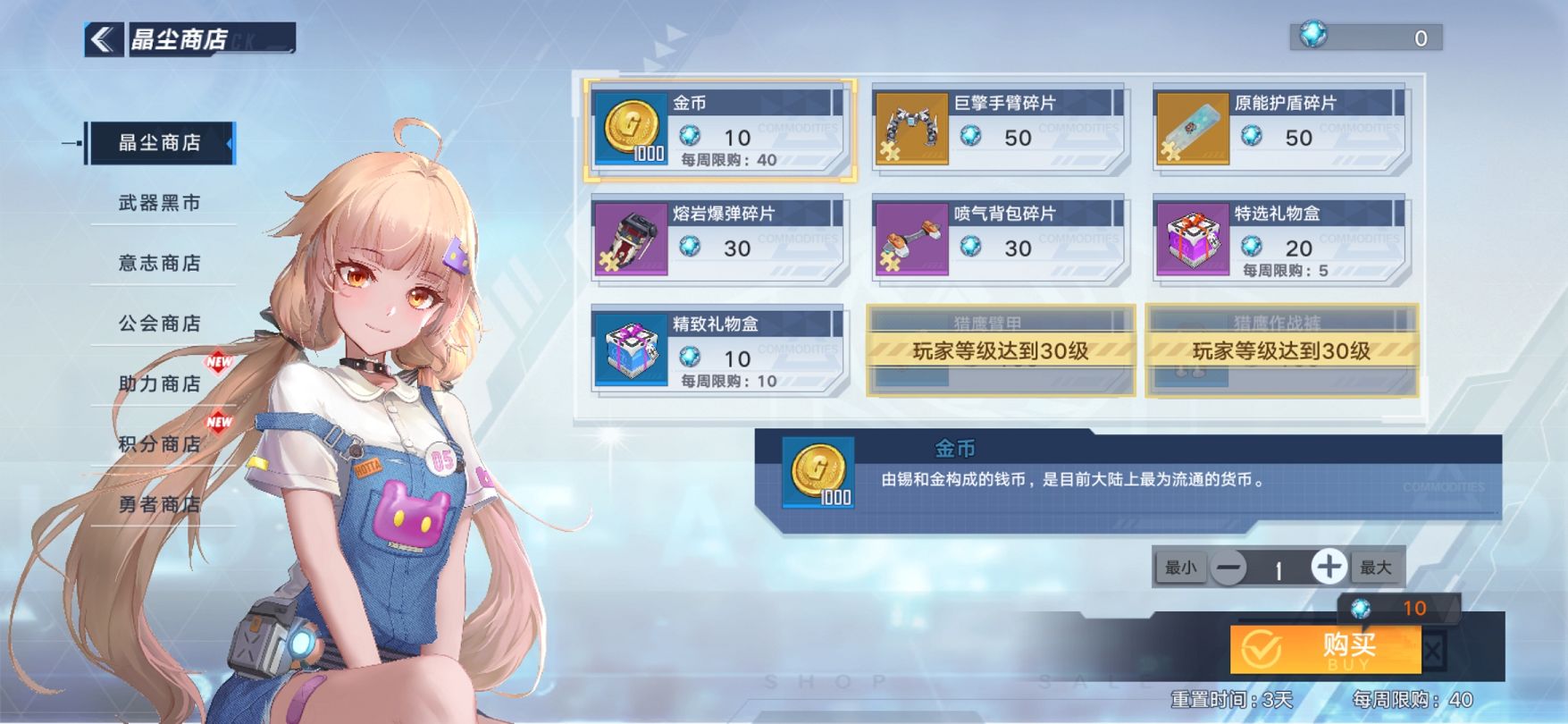Pick the 熔岩爆弹碎片 item
Screen dimensions: 1568x724
[719, 240]
